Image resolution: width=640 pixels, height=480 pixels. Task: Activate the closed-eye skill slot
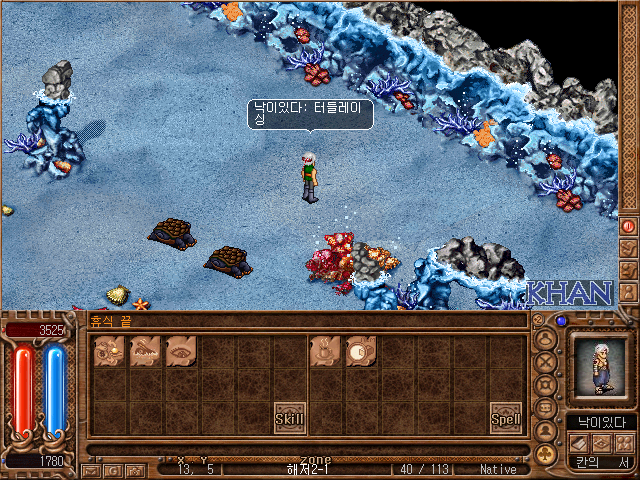[145, 350]
